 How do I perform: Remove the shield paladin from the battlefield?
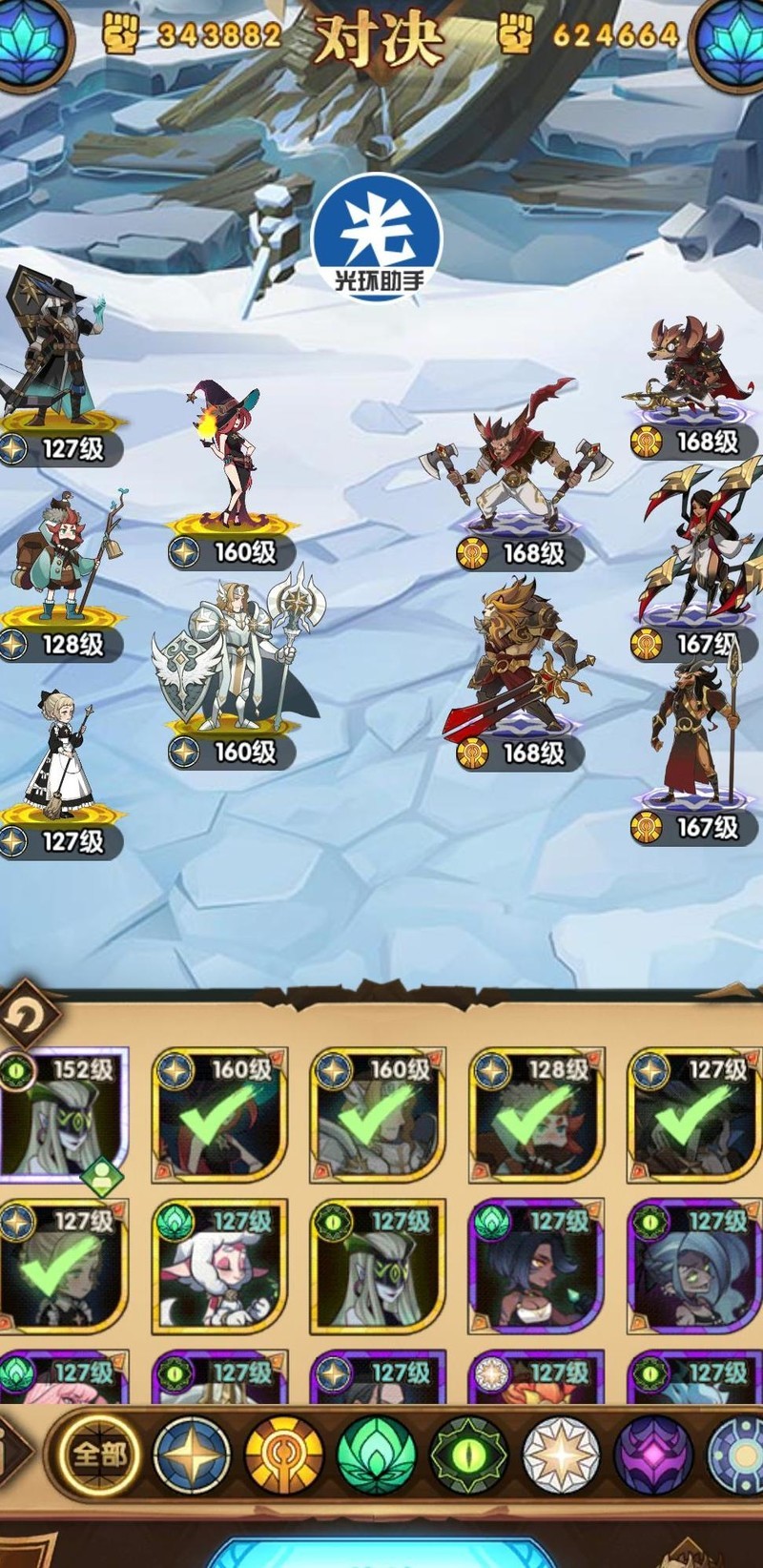click(234, 658)
